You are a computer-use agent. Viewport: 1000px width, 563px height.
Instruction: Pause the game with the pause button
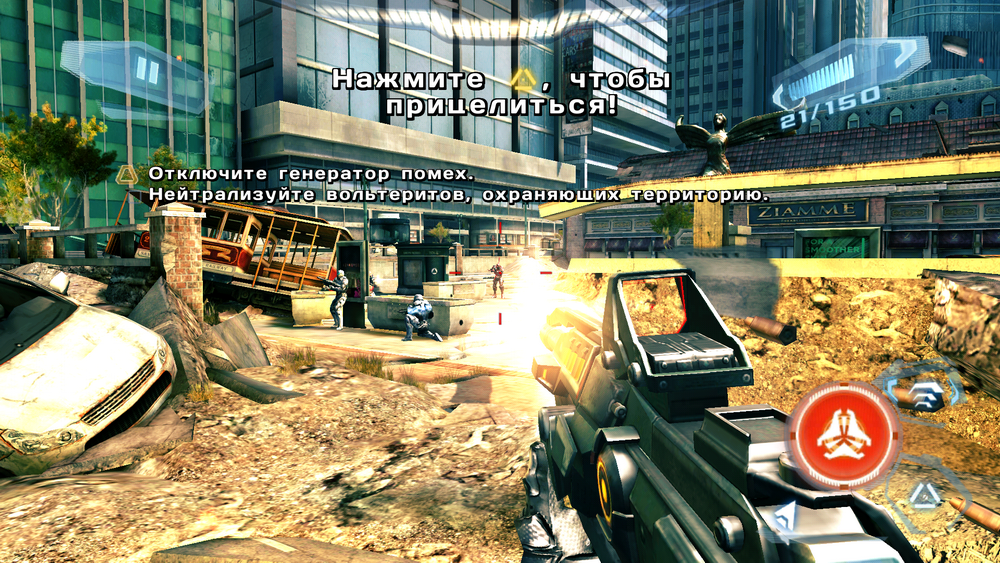point(148,69)
